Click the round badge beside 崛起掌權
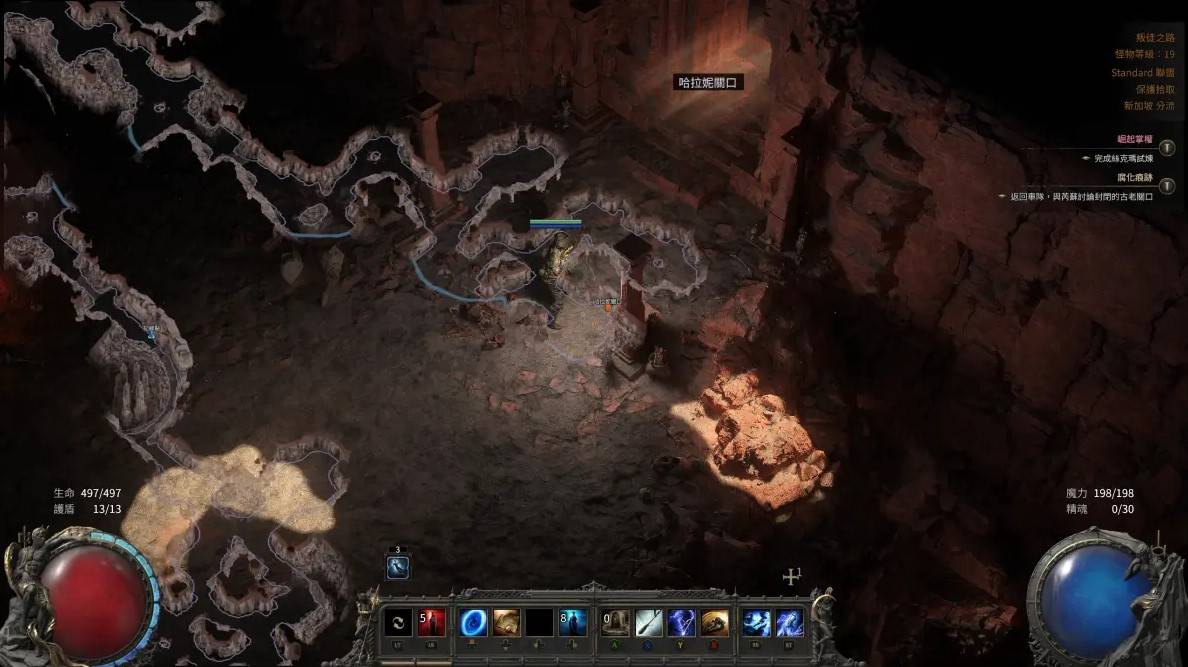This screenshot has height=667, width=1188. [x=1167, y=146]
